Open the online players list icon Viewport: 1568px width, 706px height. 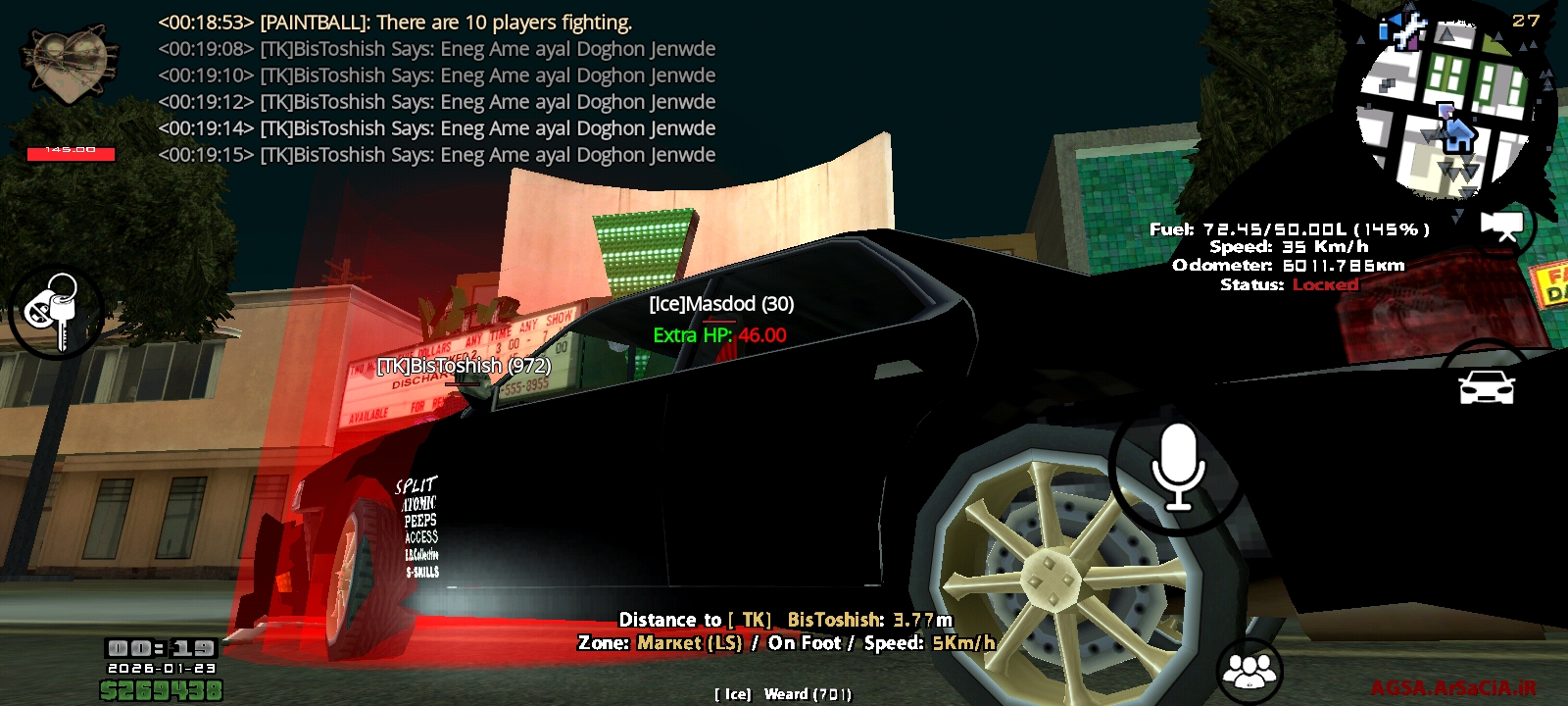[1249, 672]
